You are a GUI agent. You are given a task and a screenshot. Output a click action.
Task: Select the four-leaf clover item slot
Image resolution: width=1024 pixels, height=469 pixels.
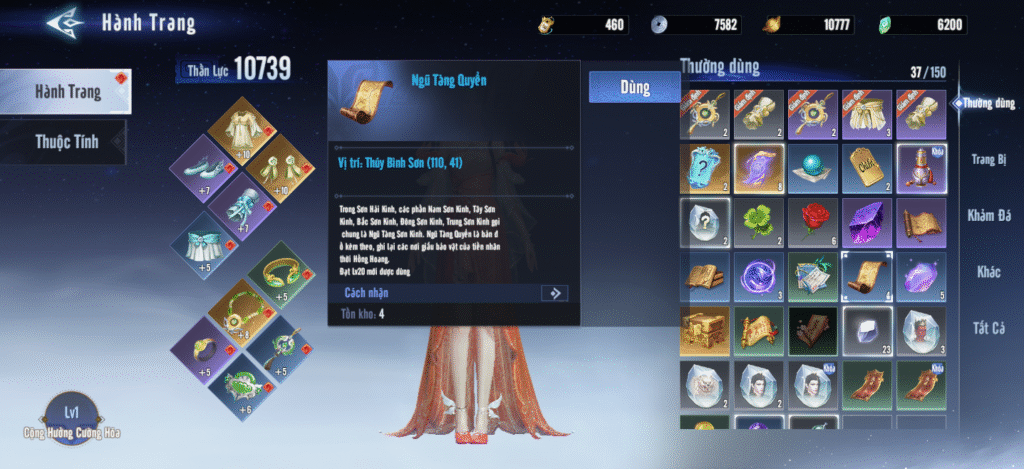click(759, 221)
